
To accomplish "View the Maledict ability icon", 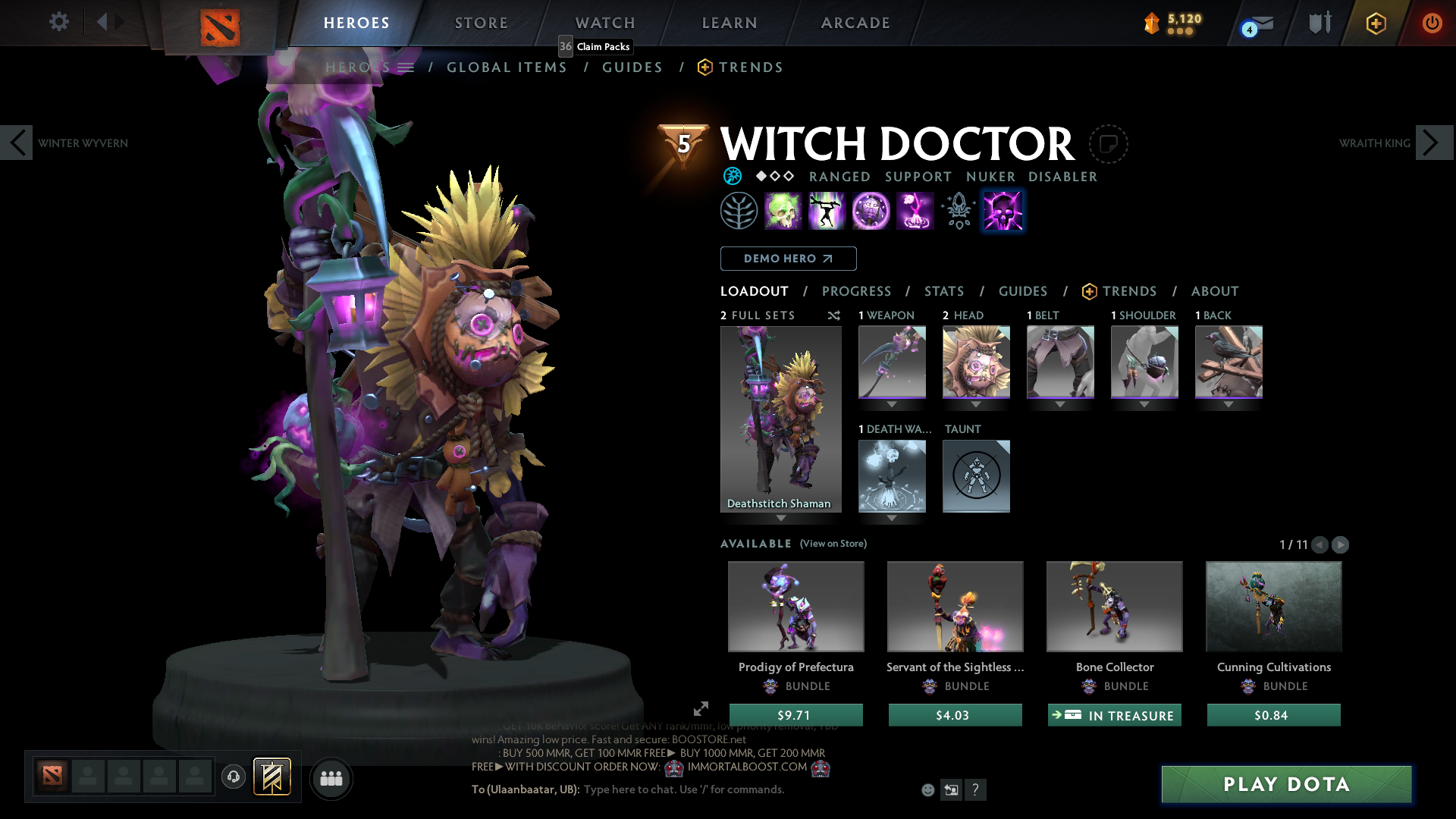I will click(871, 210).
